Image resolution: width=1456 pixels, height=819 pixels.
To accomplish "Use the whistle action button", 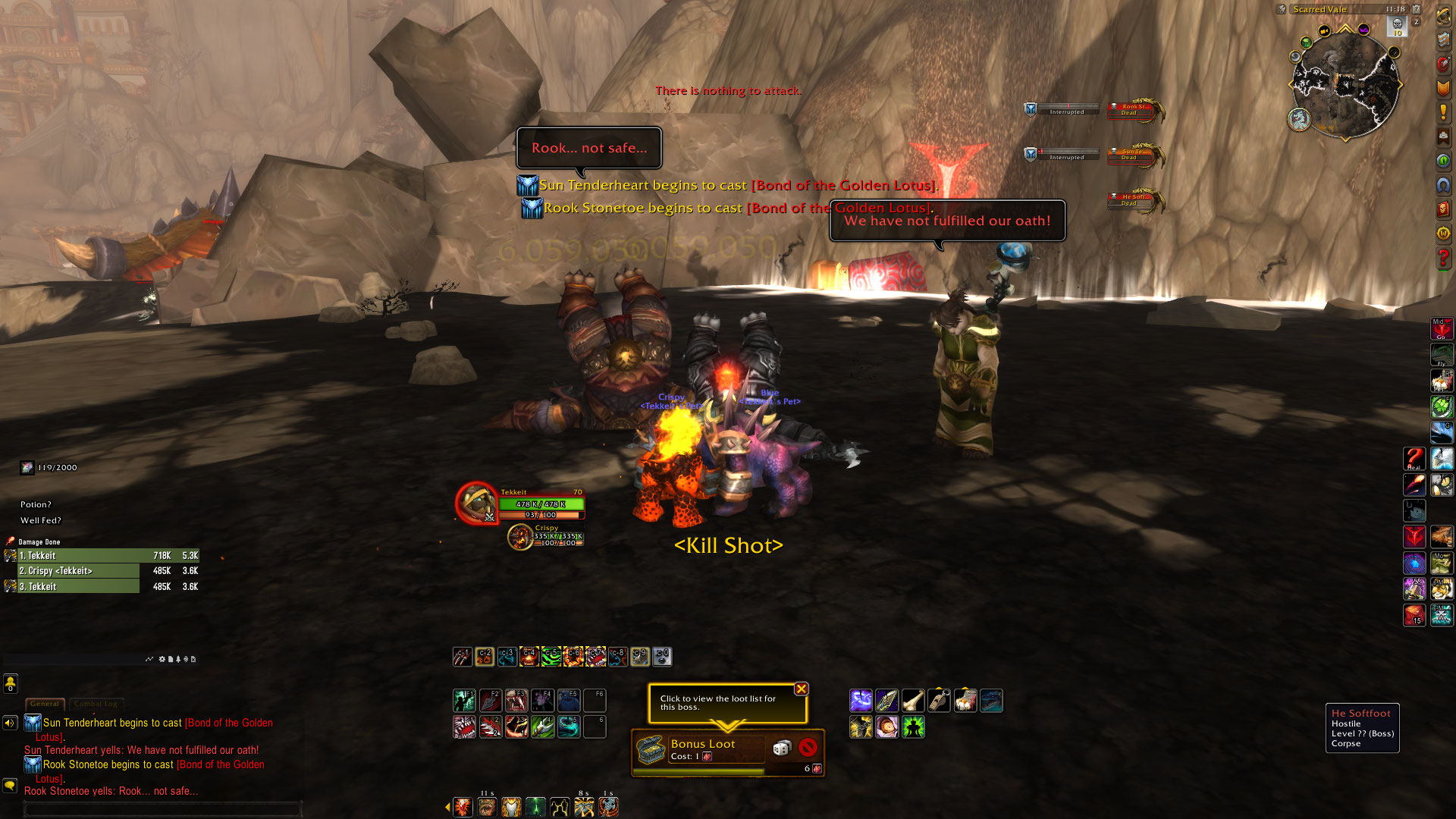I will [939, 701].
